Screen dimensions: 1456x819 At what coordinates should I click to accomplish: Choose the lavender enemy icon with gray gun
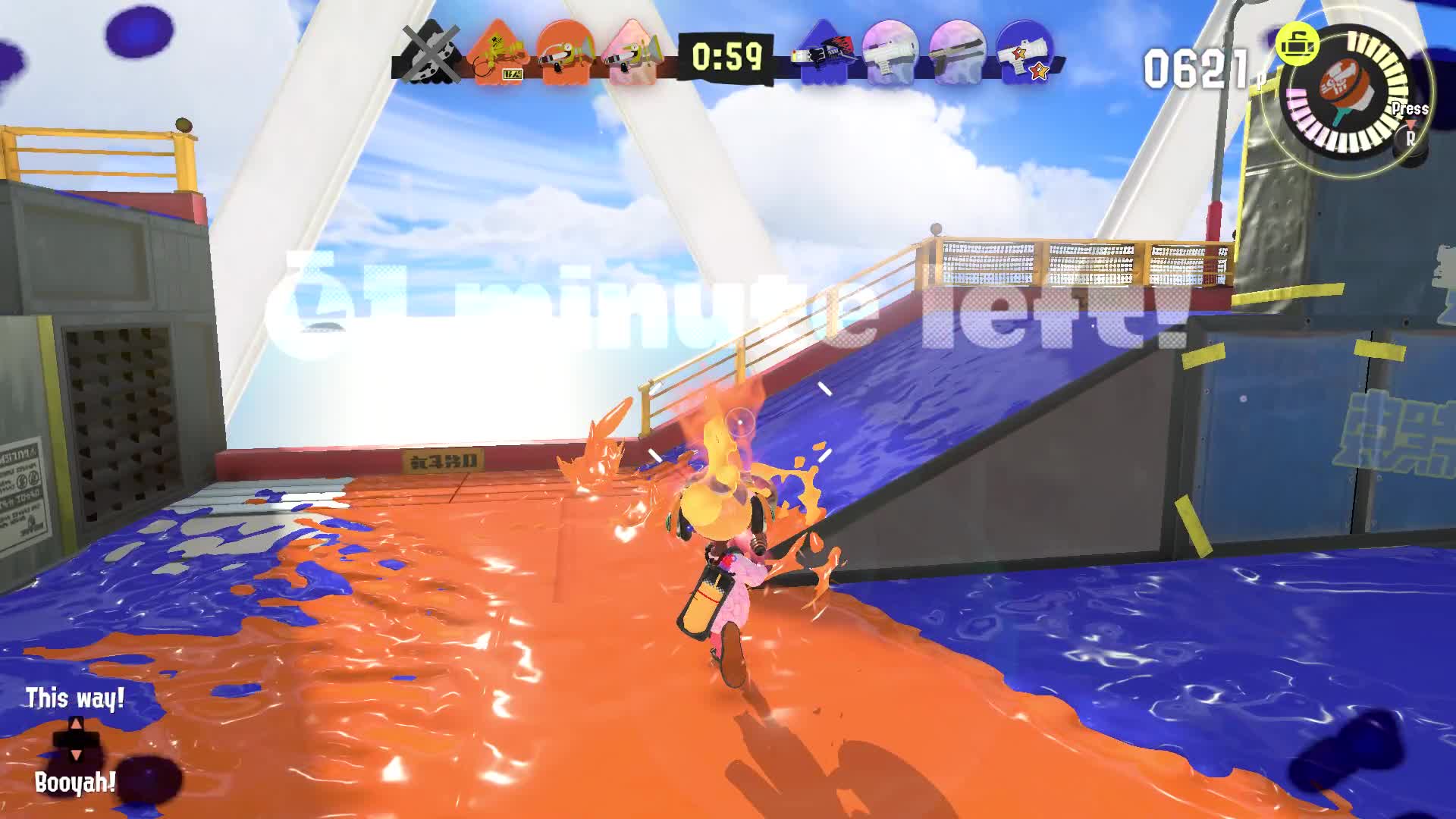click(957, 55)
